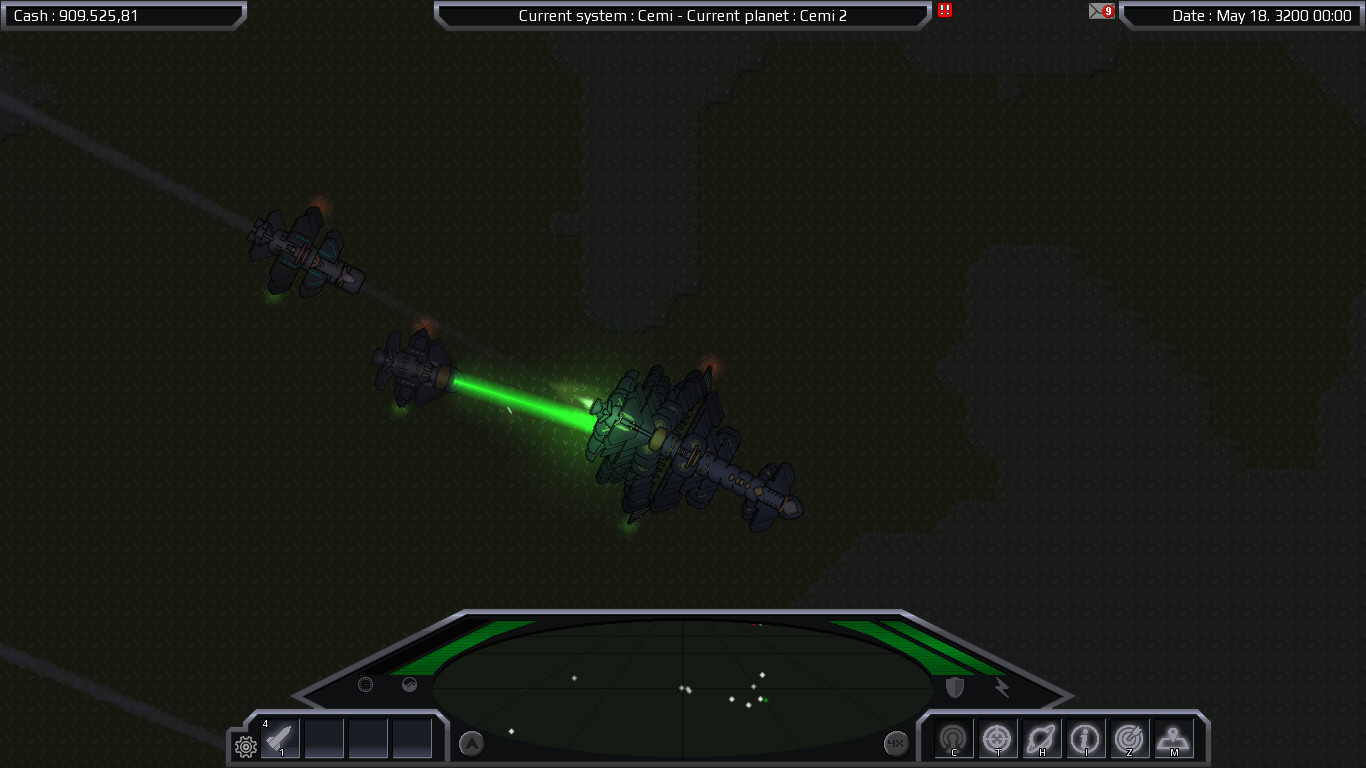Viewport: 1366px width, 768px height.
Task: Click the red double-exclamation alert
Action: coord(942,12)
